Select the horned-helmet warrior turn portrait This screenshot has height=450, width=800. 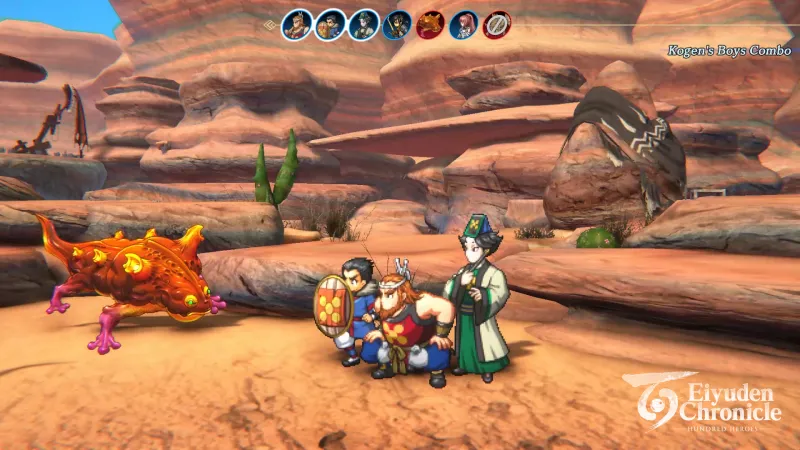pyautogui.click(x=297, y=24)
